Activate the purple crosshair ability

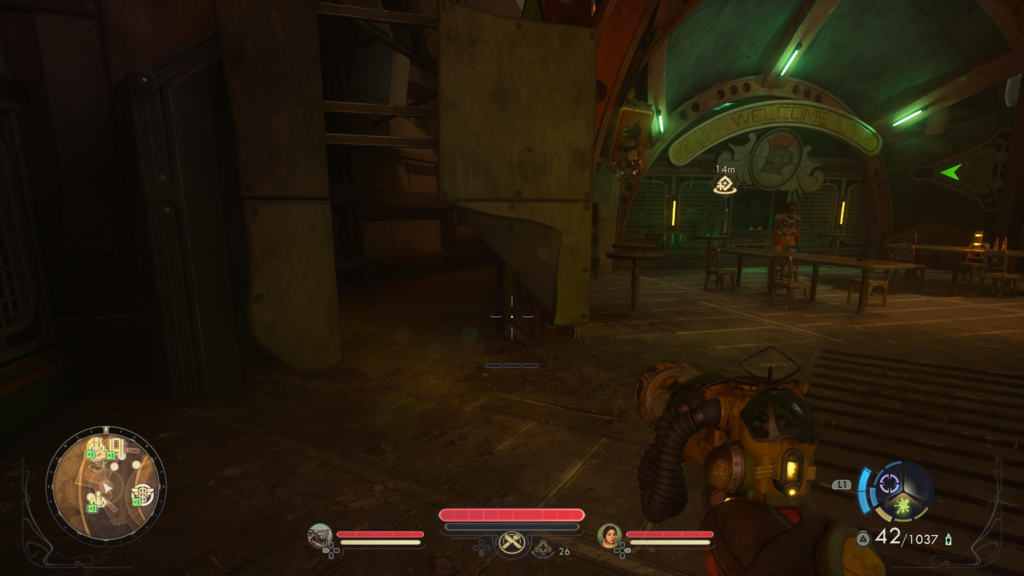[x=888, y=484]
